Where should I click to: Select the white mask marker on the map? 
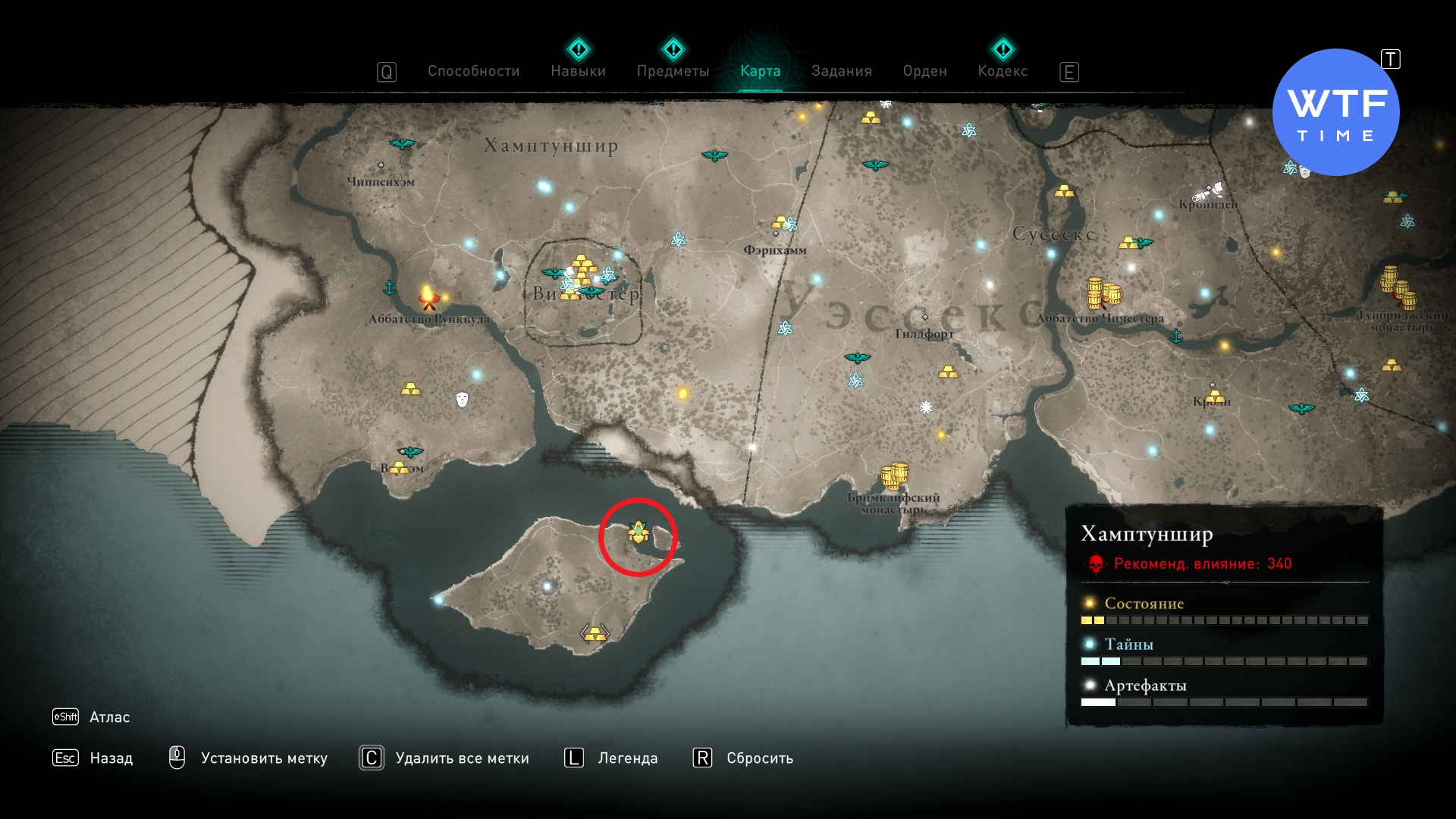click(x=462, y=399)
